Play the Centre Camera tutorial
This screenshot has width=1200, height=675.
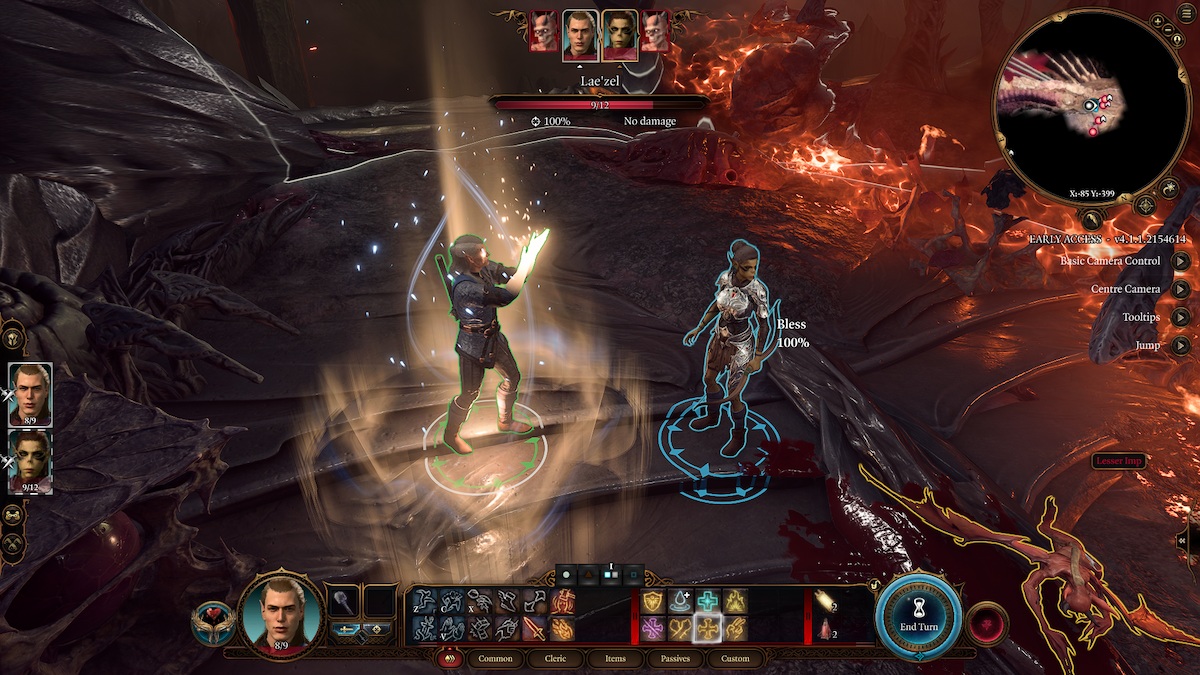1181,289
